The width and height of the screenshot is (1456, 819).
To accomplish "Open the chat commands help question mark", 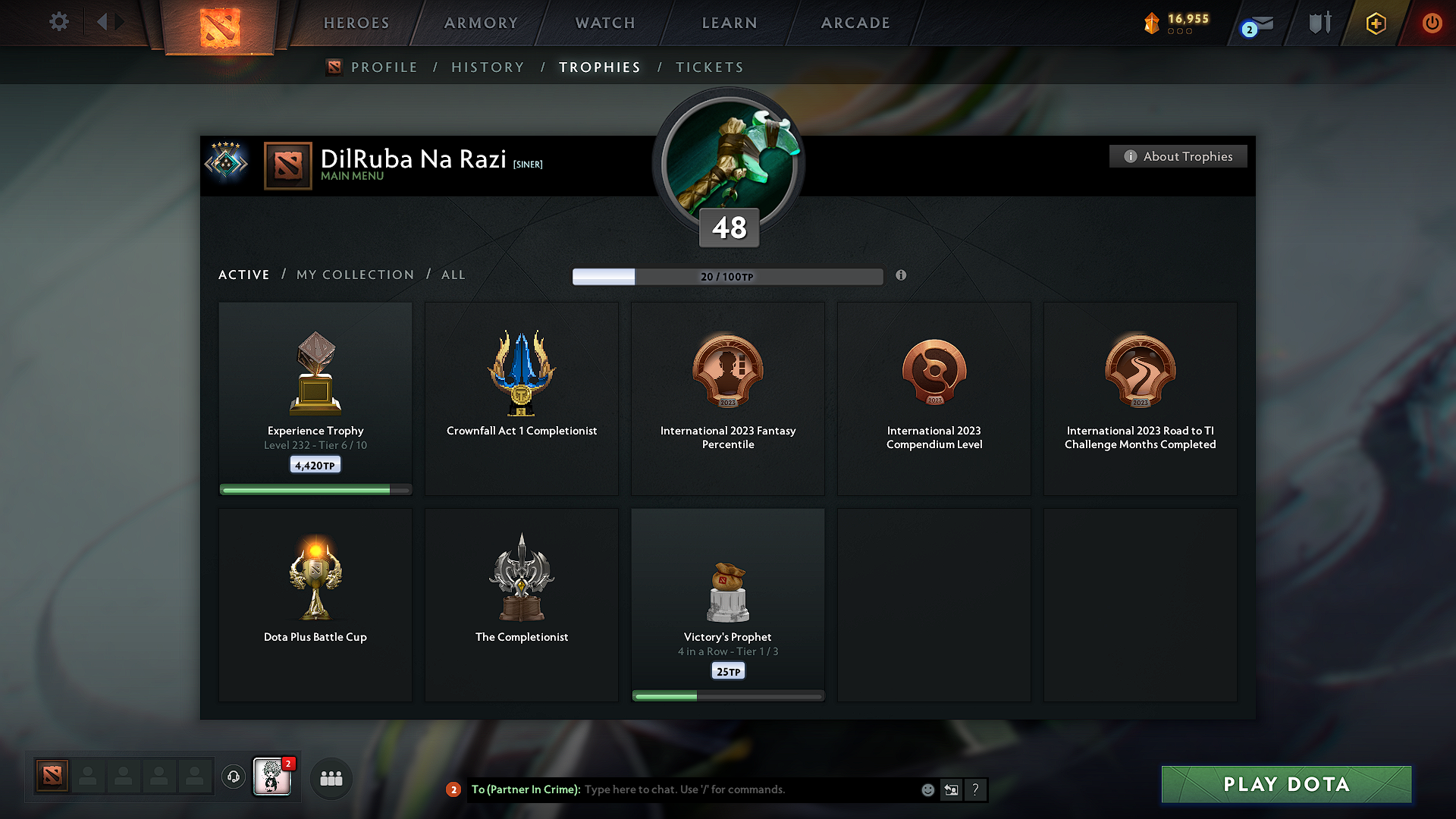I will [x=976, y=789].
